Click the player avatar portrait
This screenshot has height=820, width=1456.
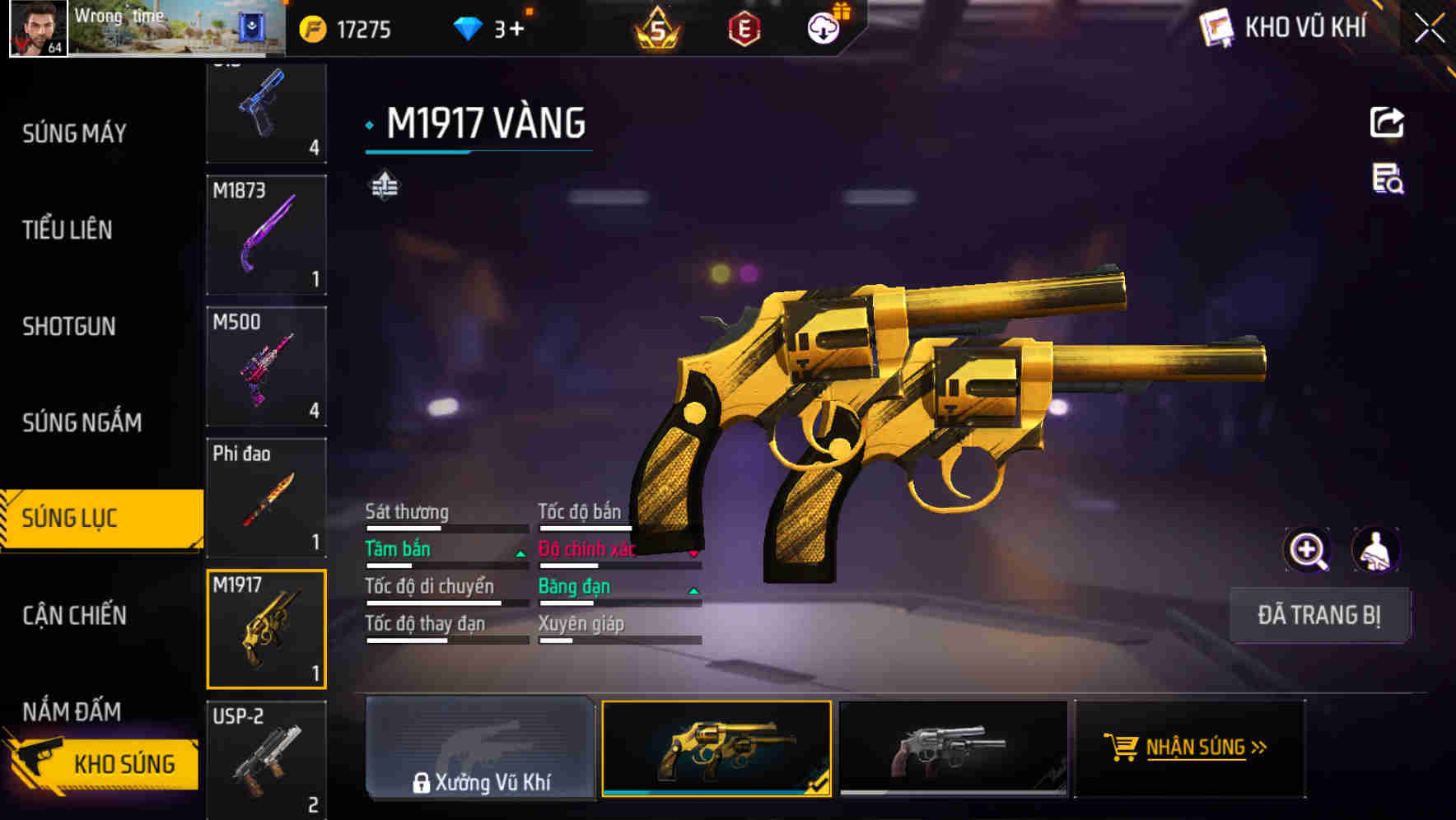click(x=37, y=29)
